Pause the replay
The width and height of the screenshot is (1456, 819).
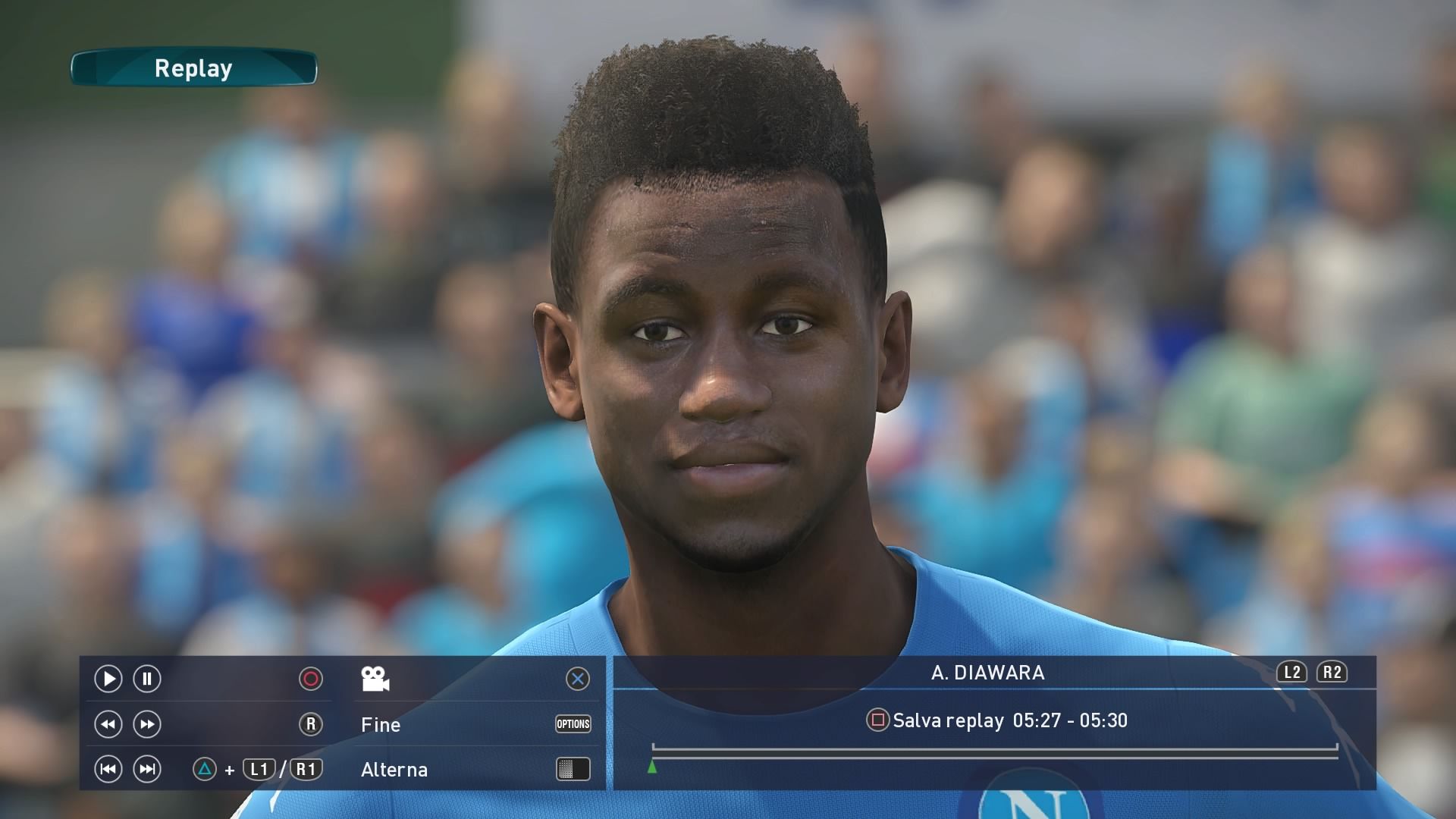(147, 679)
